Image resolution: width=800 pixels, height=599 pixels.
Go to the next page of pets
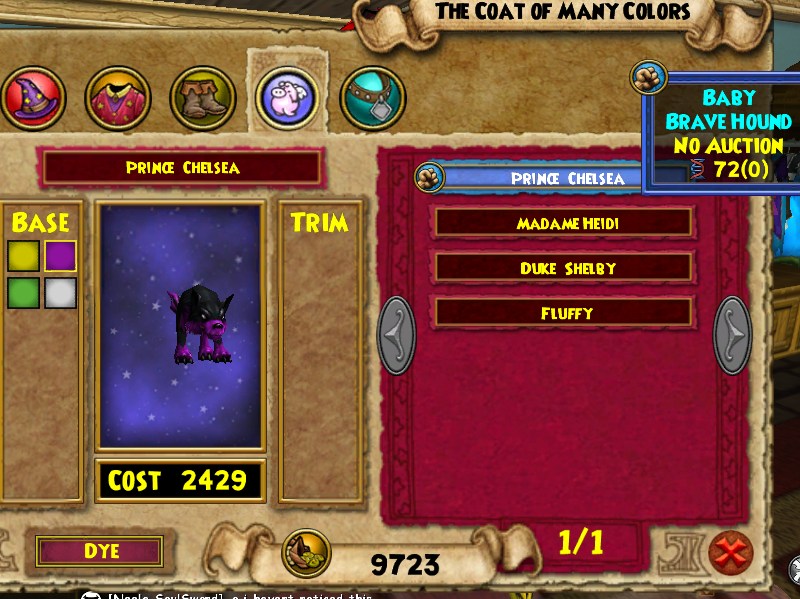point(732,335)
